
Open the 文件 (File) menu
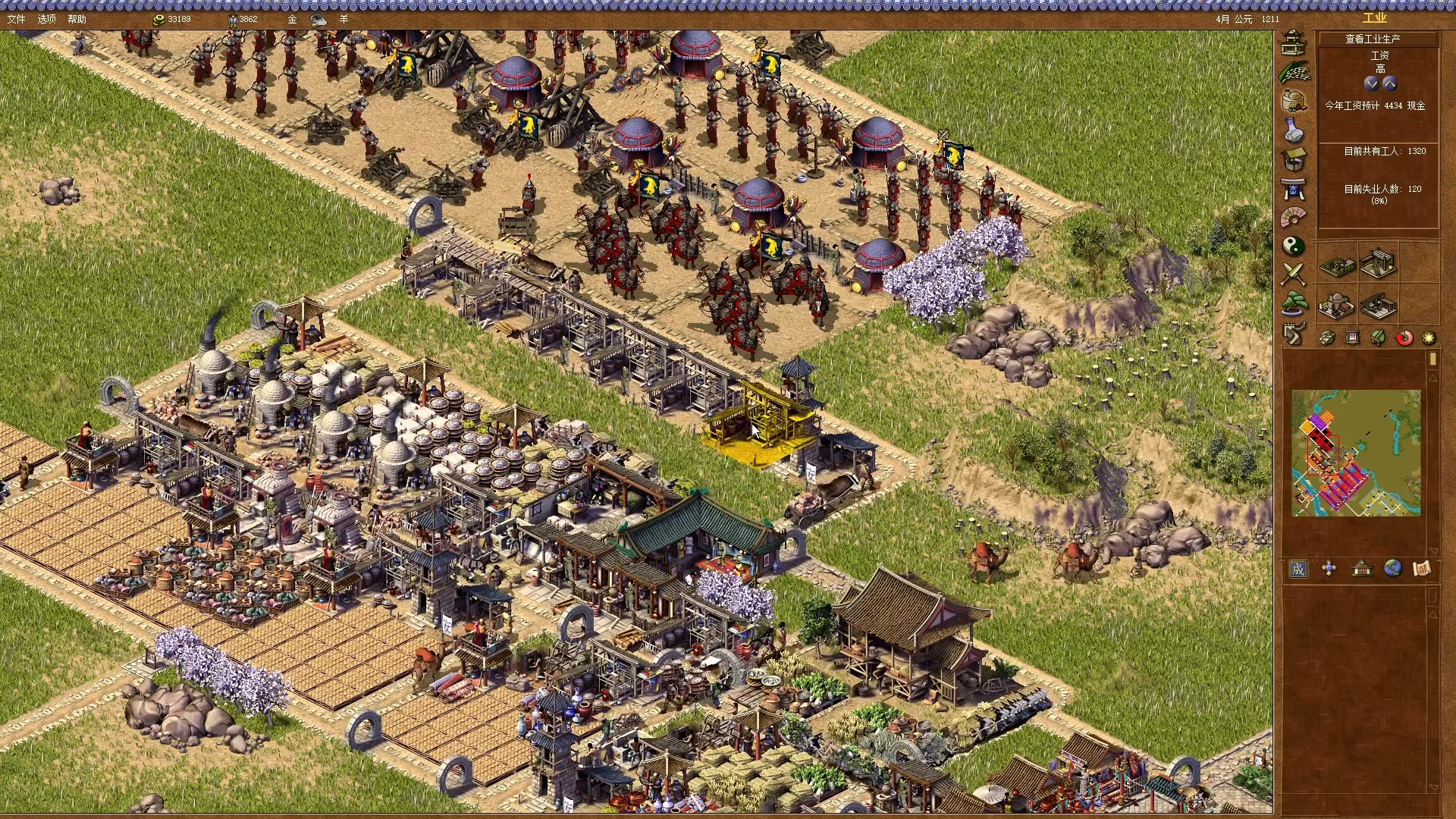tap(16, 19)
